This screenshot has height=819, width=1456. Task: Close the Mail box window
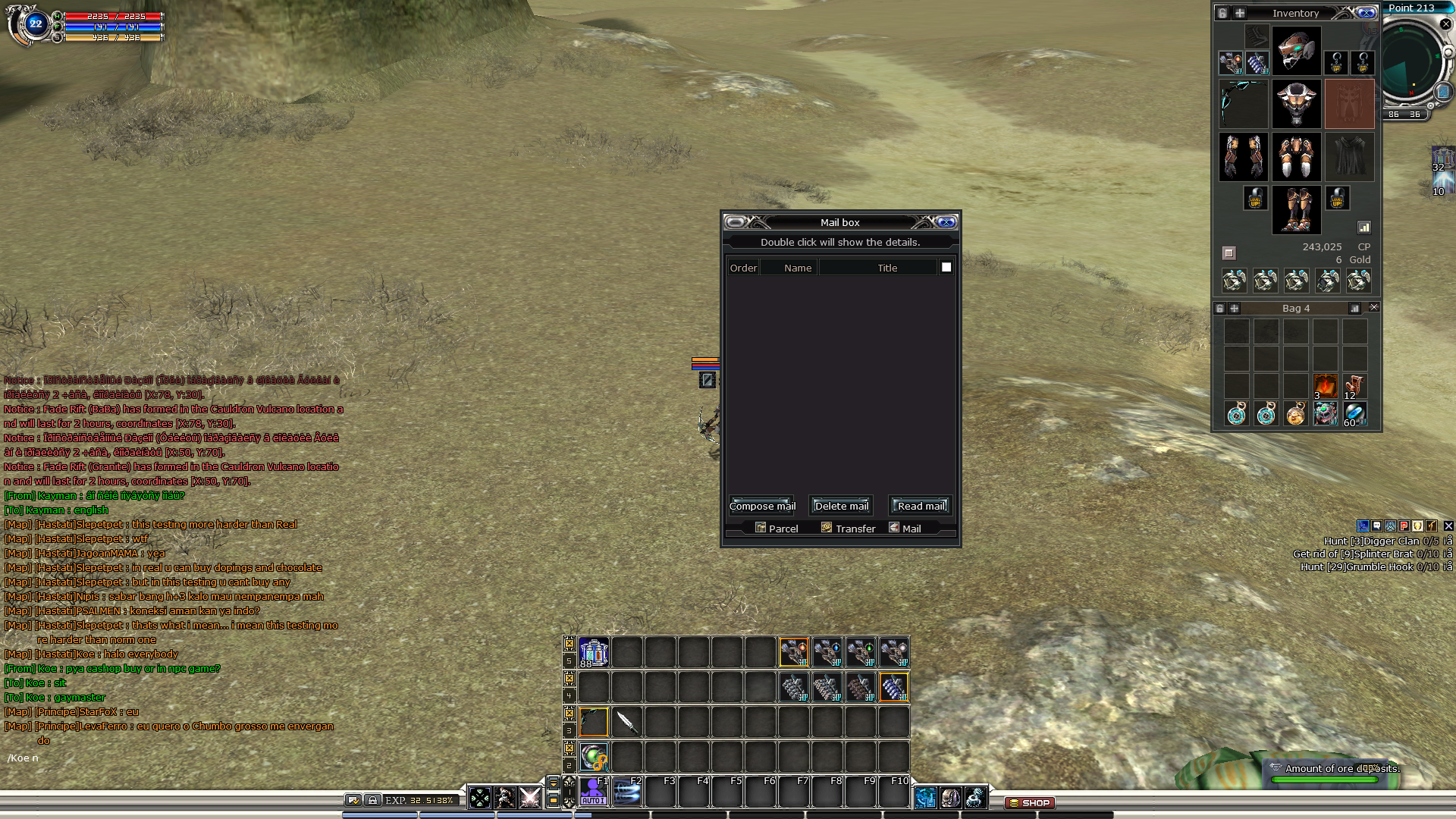[x=946, y=222]
